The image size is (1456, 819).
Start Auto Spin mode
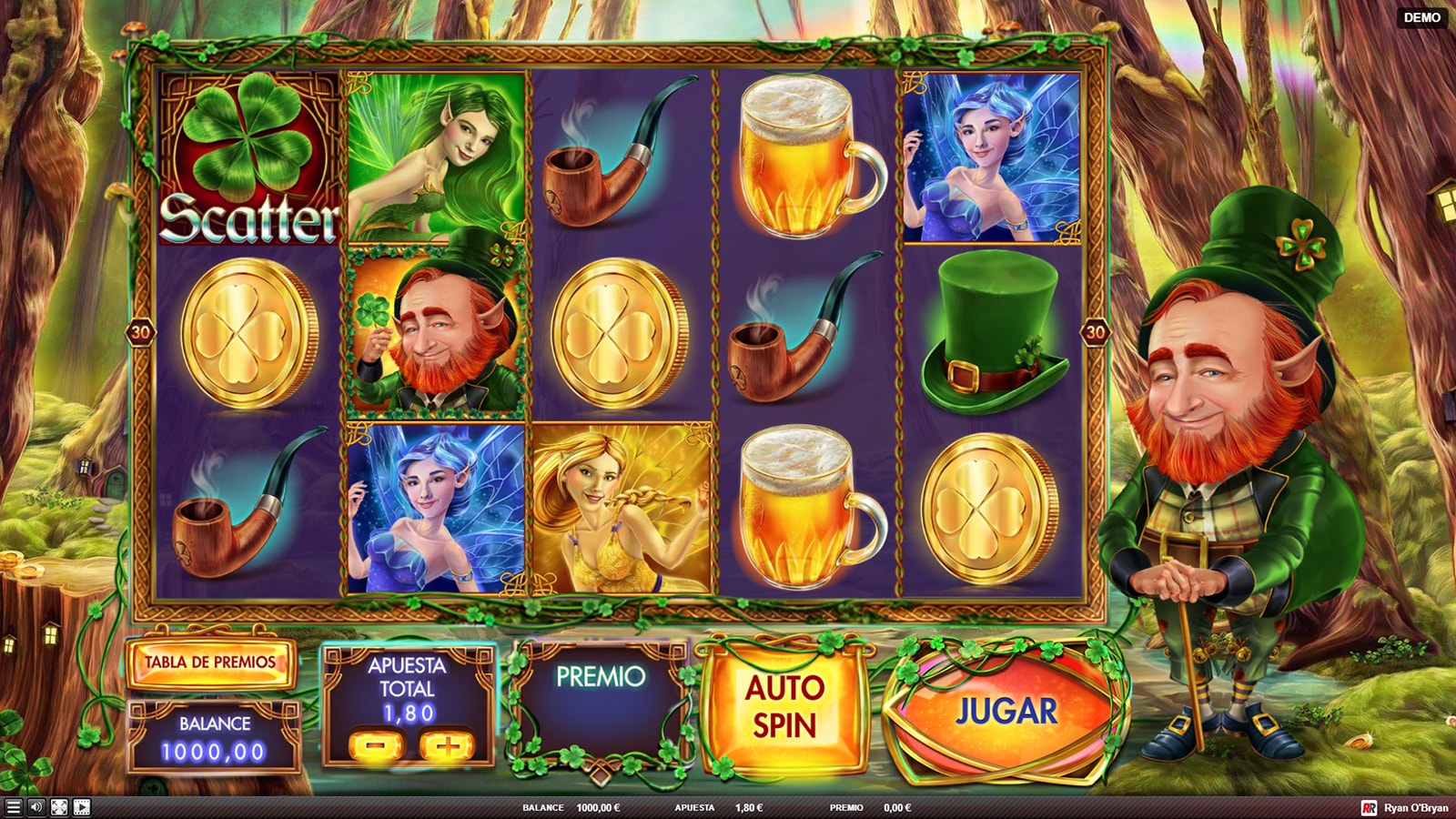click(784, 707)
